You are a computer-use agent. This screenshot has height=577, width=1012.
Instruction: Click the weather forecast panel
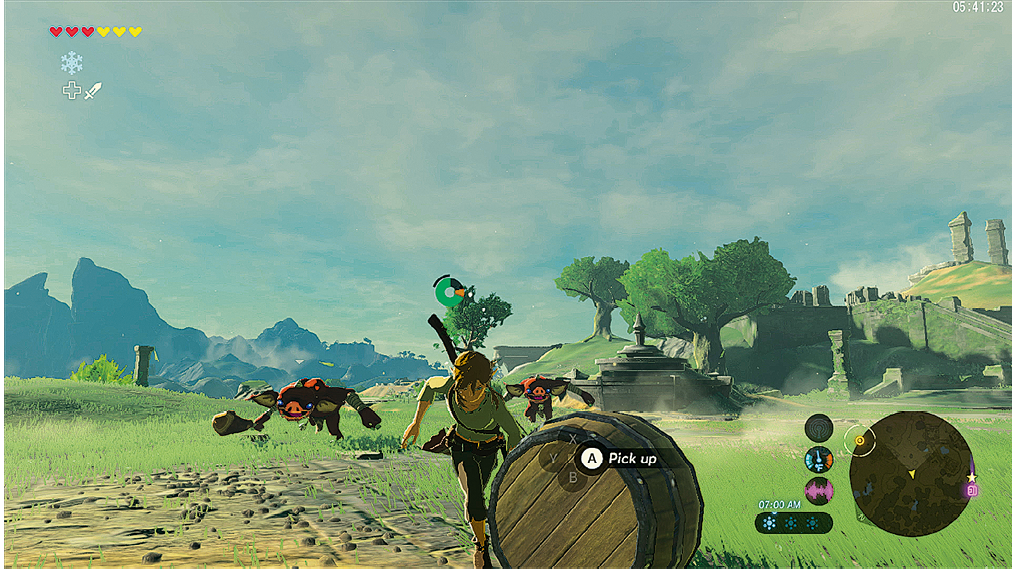tap(793, 522)
